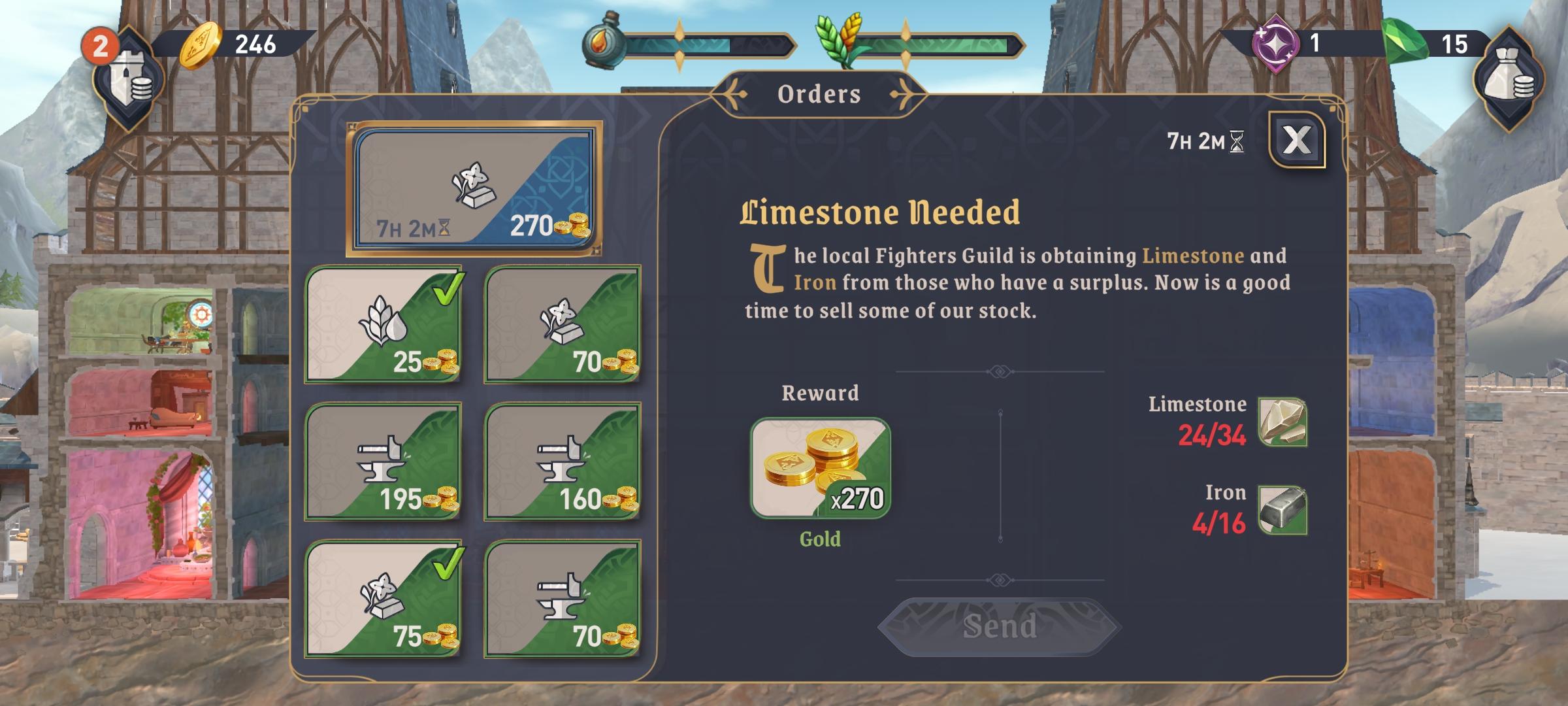Click the wheat food meter icon
Image resolution: width=1568 pixels, height=706 pixels.
coord(838,41)
